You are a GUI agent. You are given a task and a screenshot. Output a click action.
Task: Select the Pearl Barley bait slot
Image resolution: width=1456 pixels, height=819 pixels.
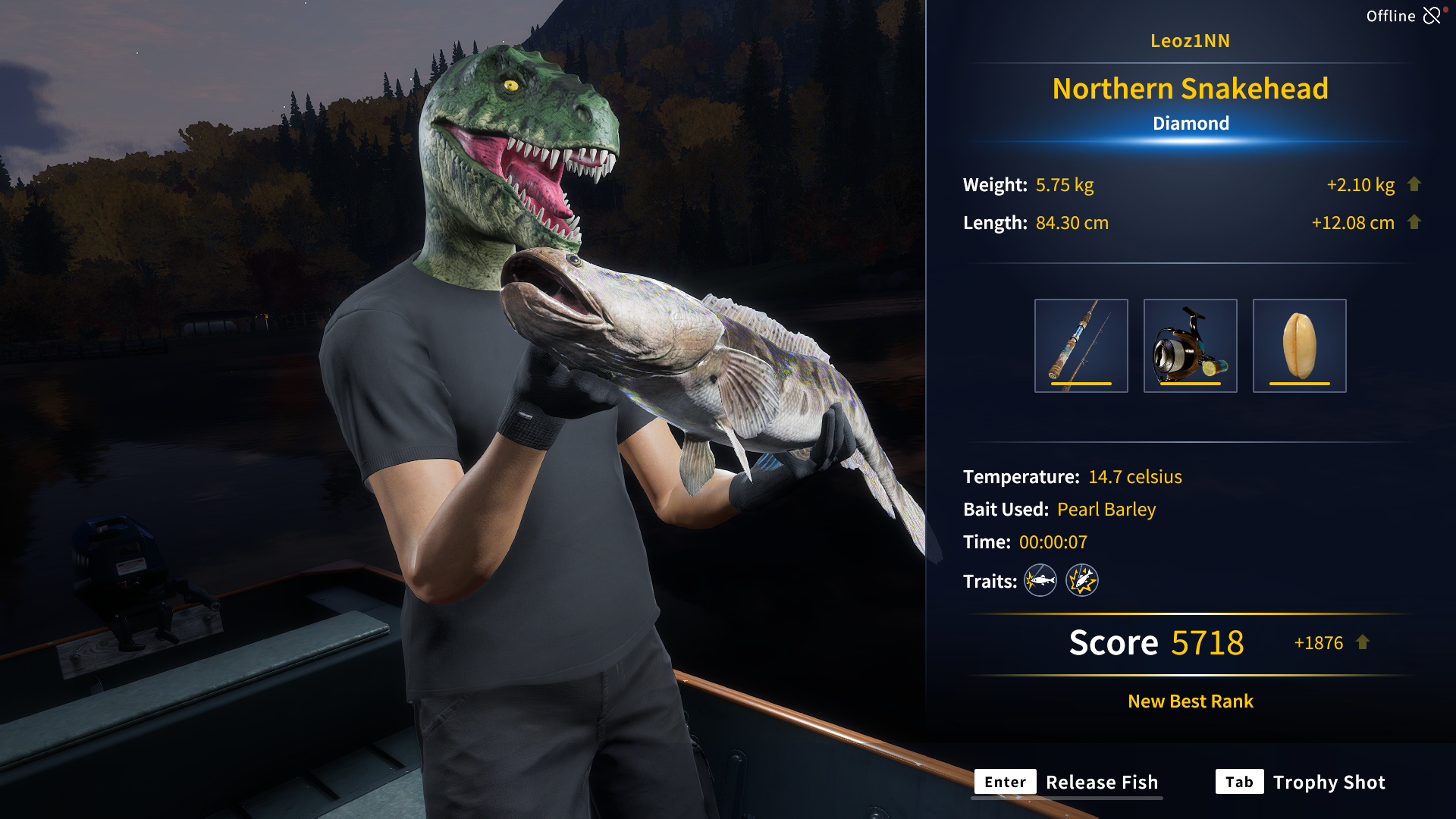(x=1299, y=346)
